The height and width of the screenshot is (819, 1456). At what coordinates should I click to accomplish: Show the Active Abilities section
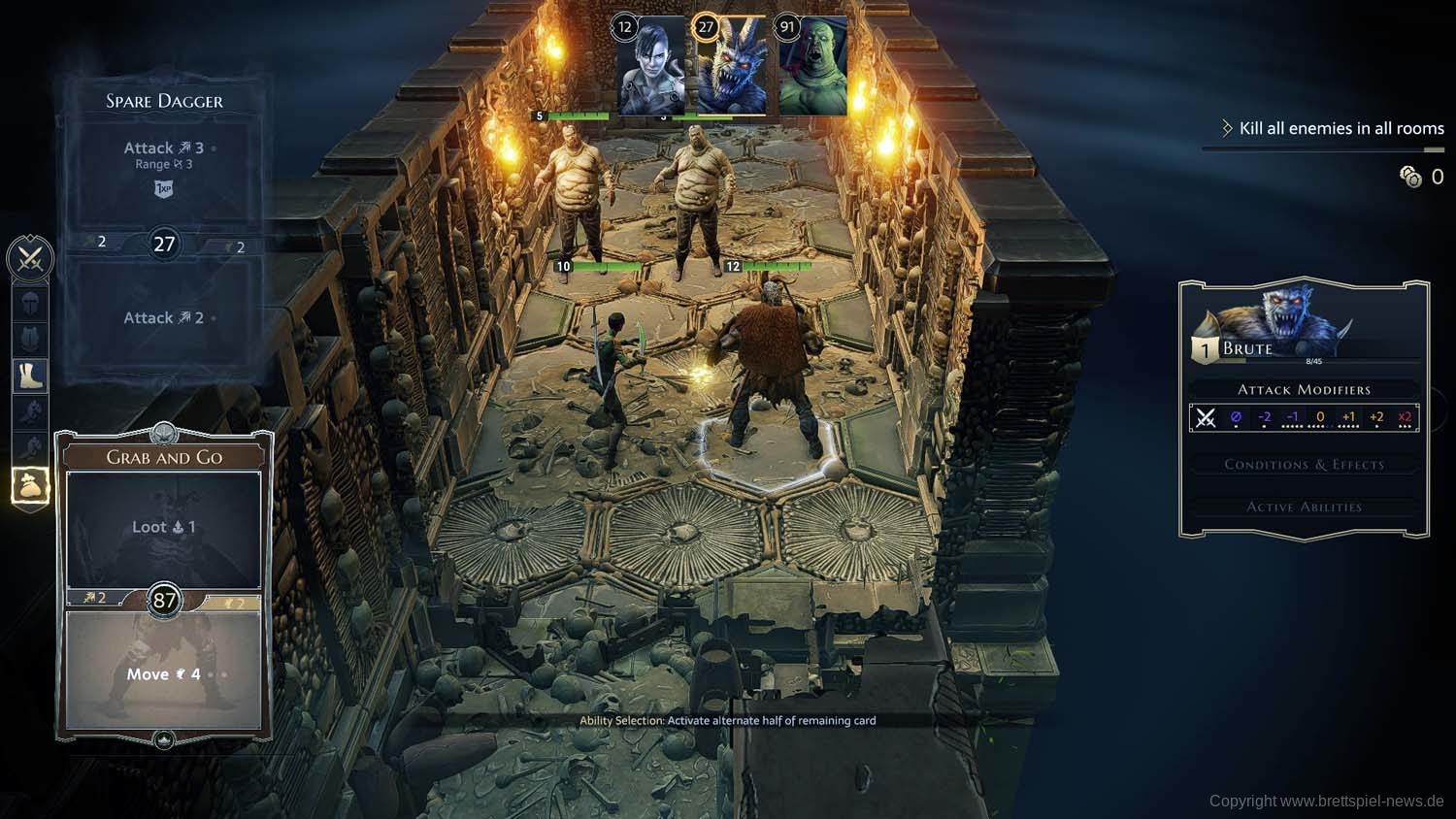(1304, 507)
